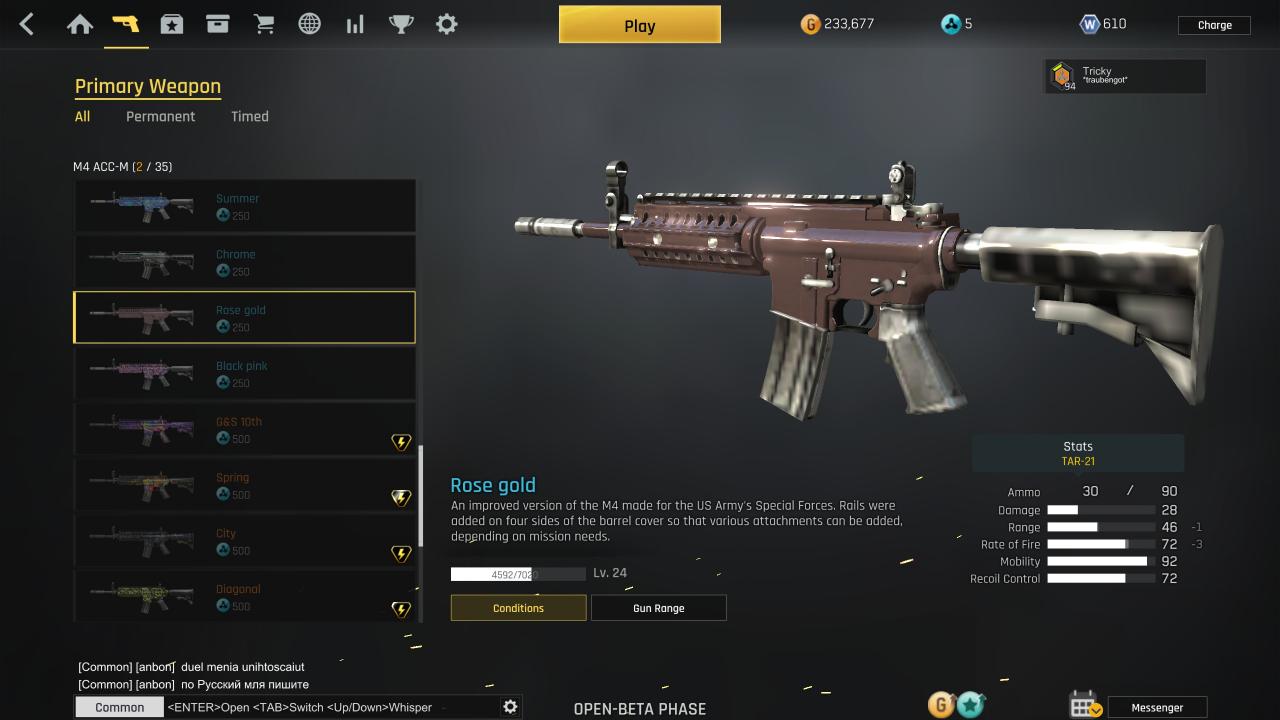Open settings via the gear icon

(447, 24)
